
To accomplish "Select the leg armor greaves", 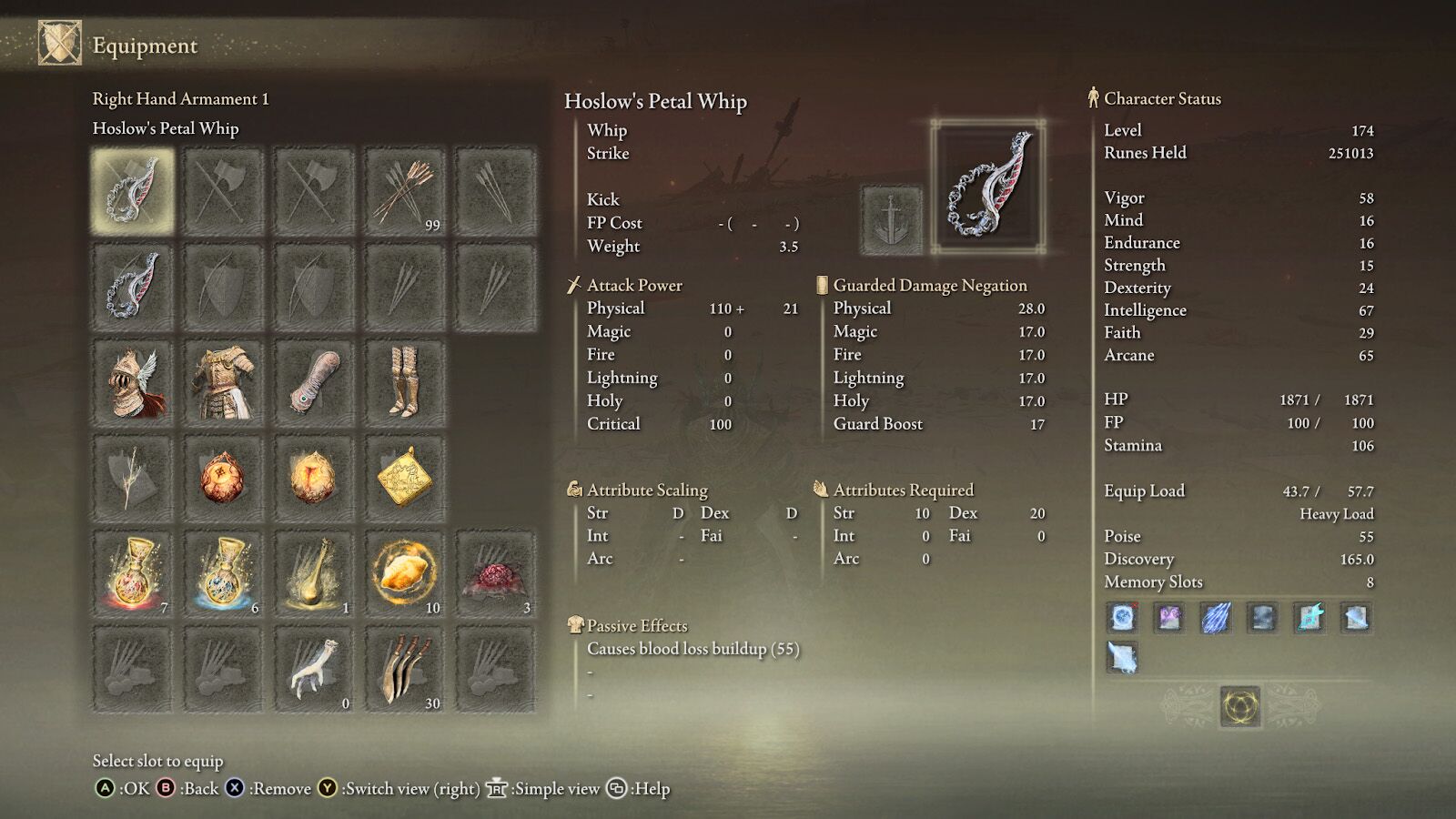I will point(405,380).
